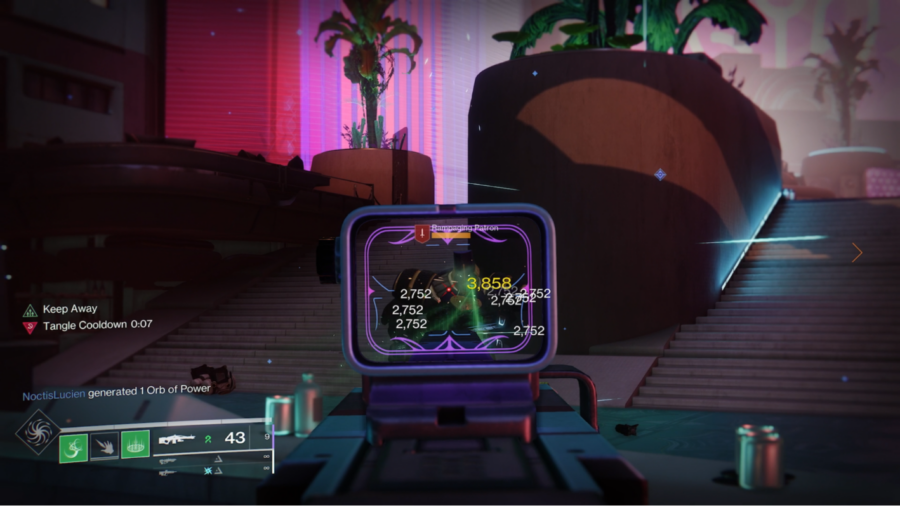This screenshot has height=506, width=900.
Task: Trigger the melee ability icon
Action: (104, 445)
